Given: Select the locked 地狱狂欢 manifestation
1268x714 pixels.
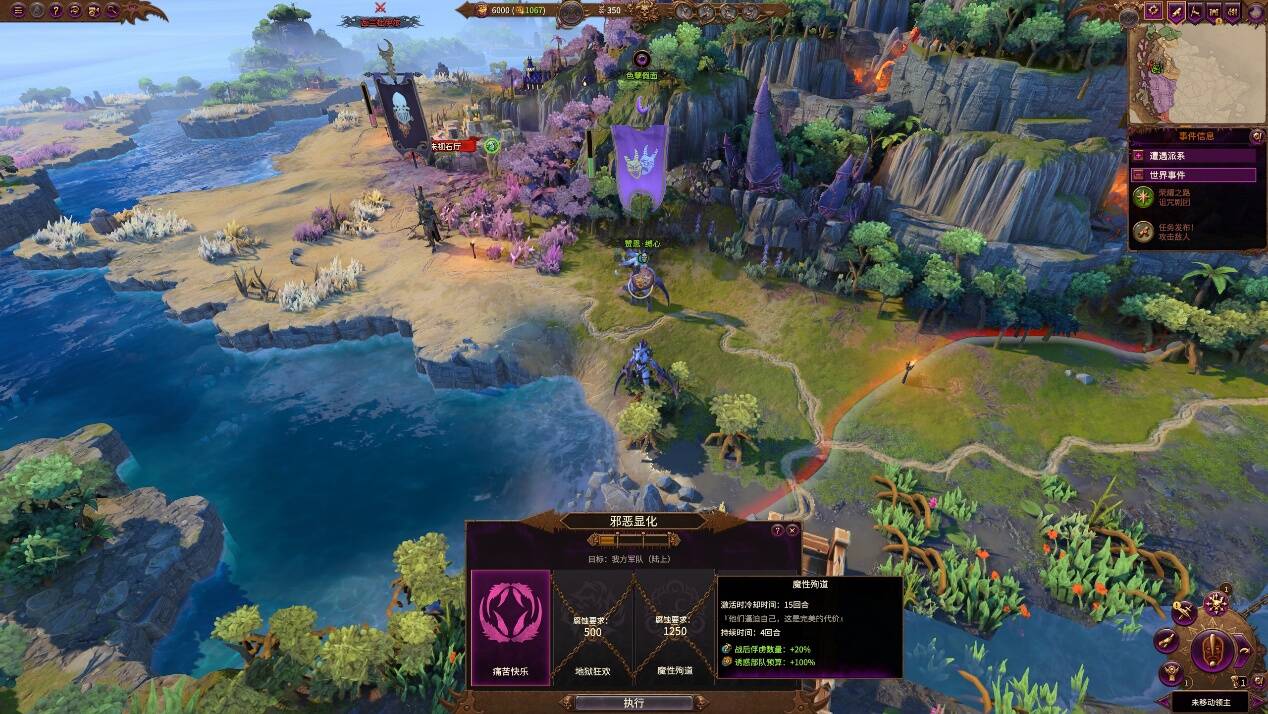Looking at the screenshot, I should (592, 628).
